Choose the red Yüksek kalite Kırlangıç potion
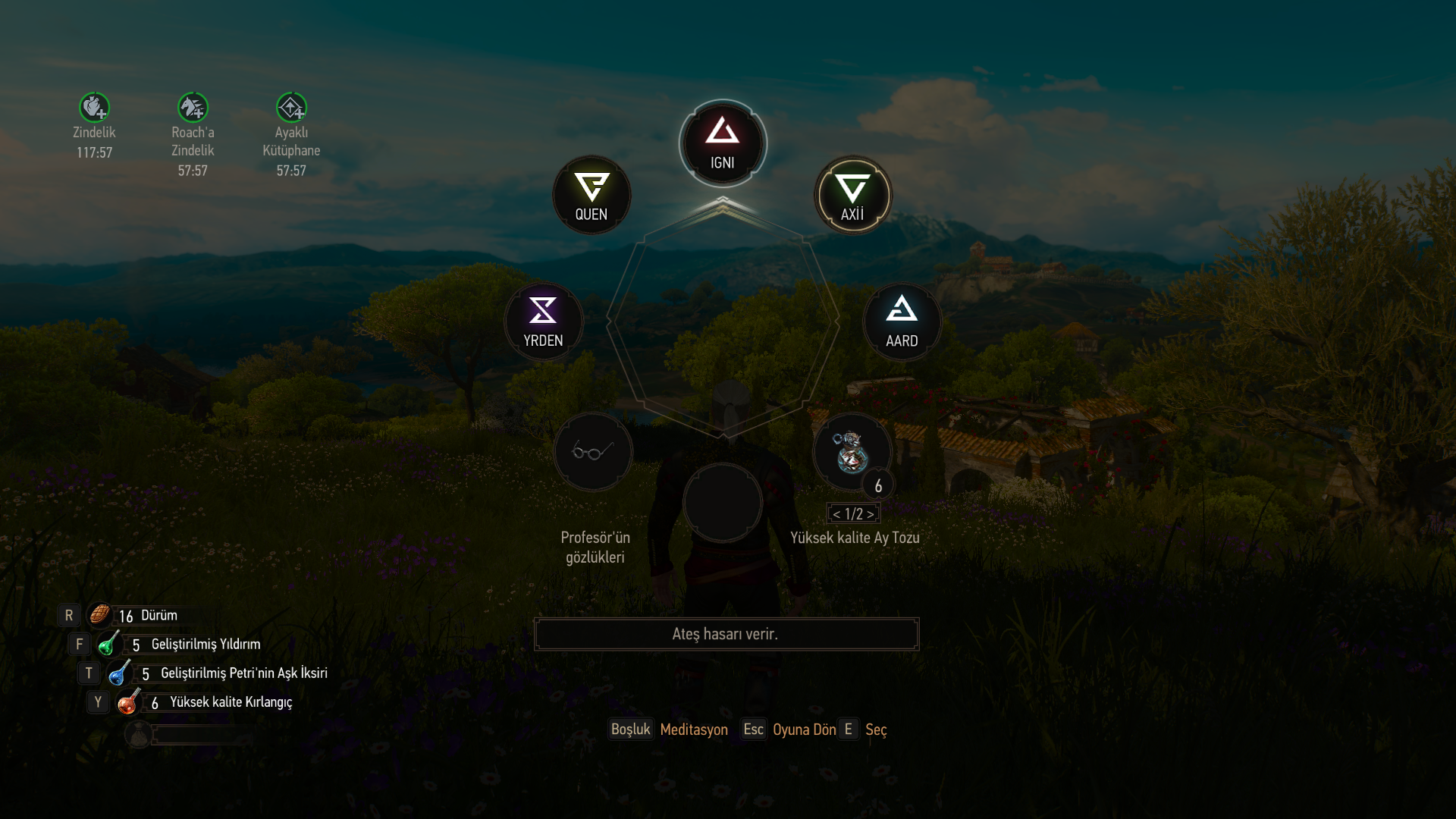Image resolution: width=1456 pixels, height=819 pixels. click(x=127, y=702)
